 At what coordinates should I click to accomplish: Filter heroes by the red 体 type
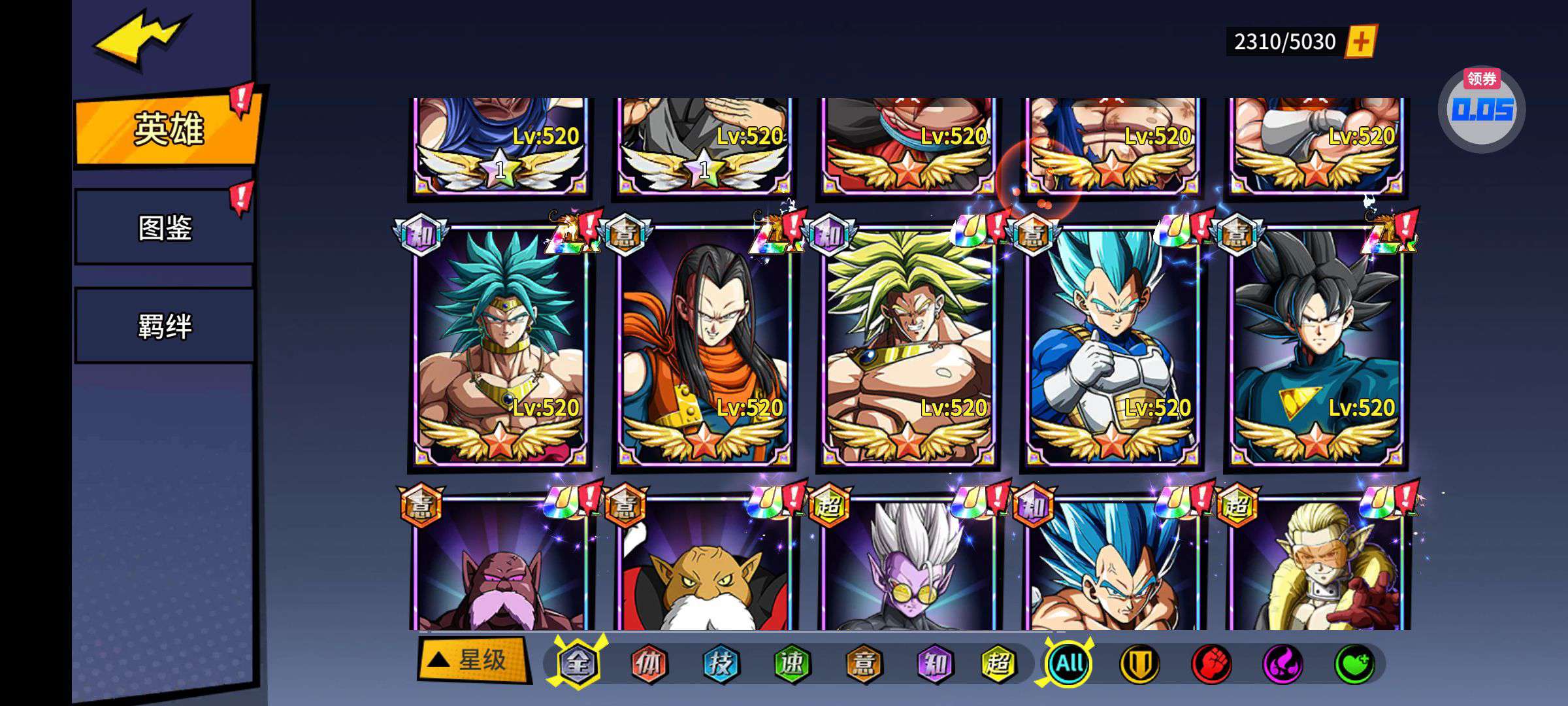649,664
